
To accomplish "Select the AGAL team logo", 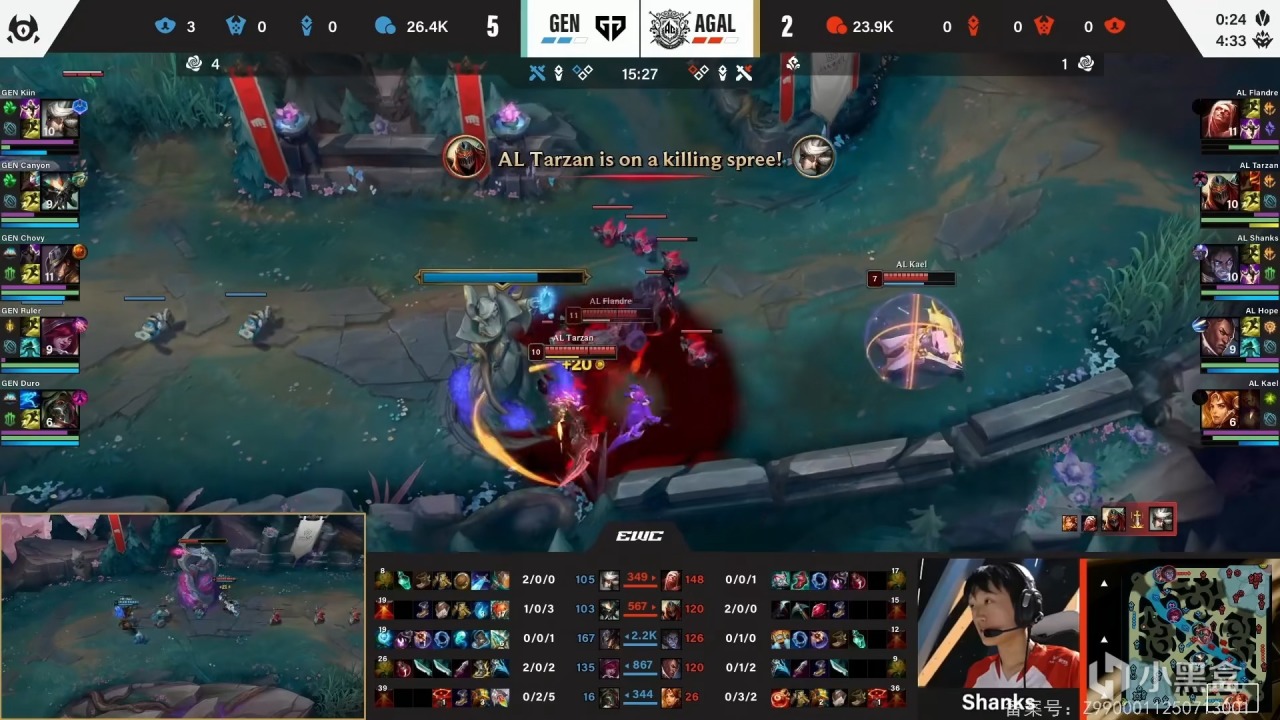I will click(x=671, y=28).
